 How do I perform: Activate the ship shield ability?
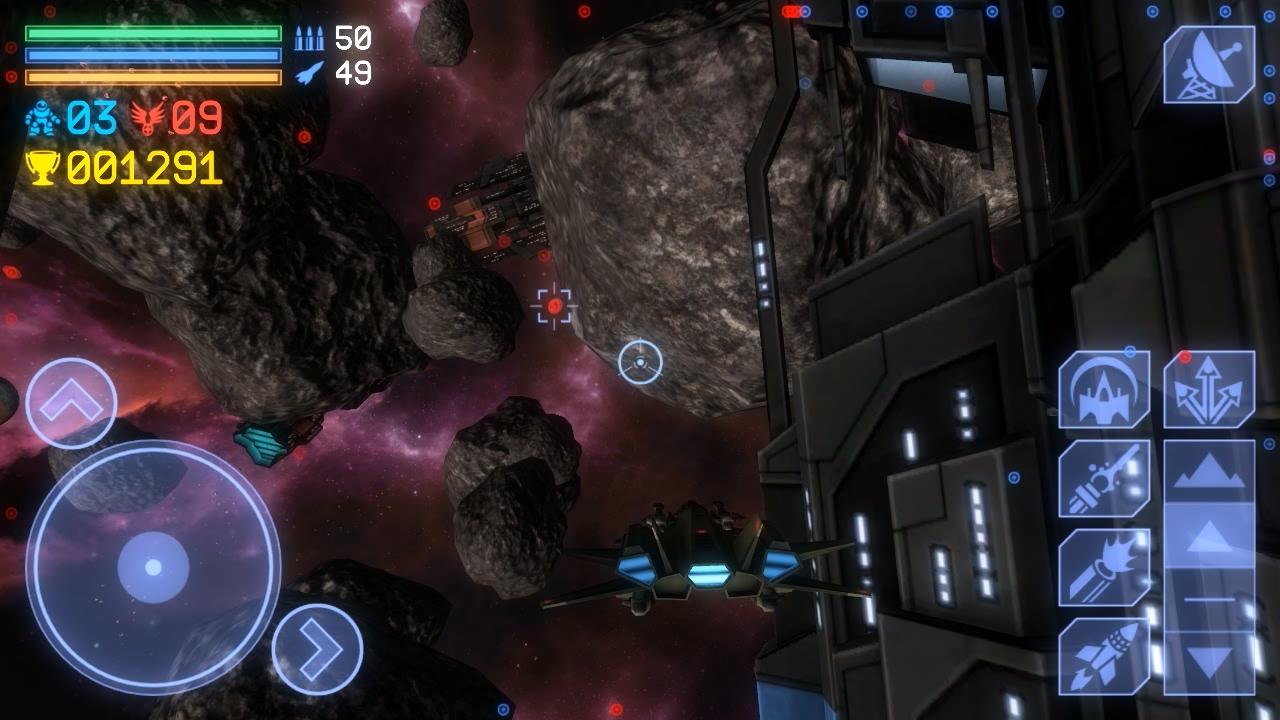pyautogui.click(x=1104, y=390)
